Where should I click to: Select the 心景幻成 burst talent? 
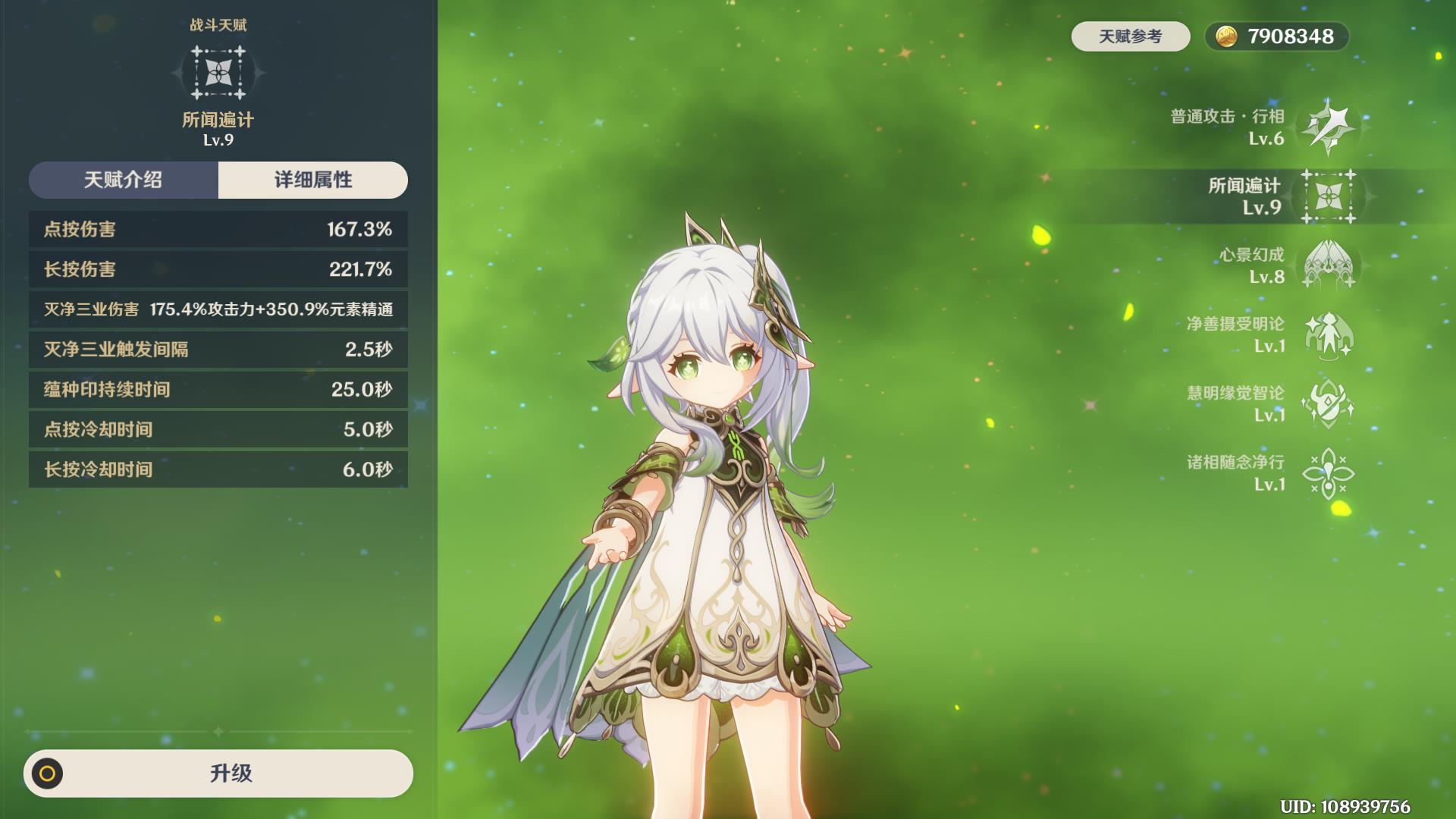pyautogui.click(x=1328, y=265)
